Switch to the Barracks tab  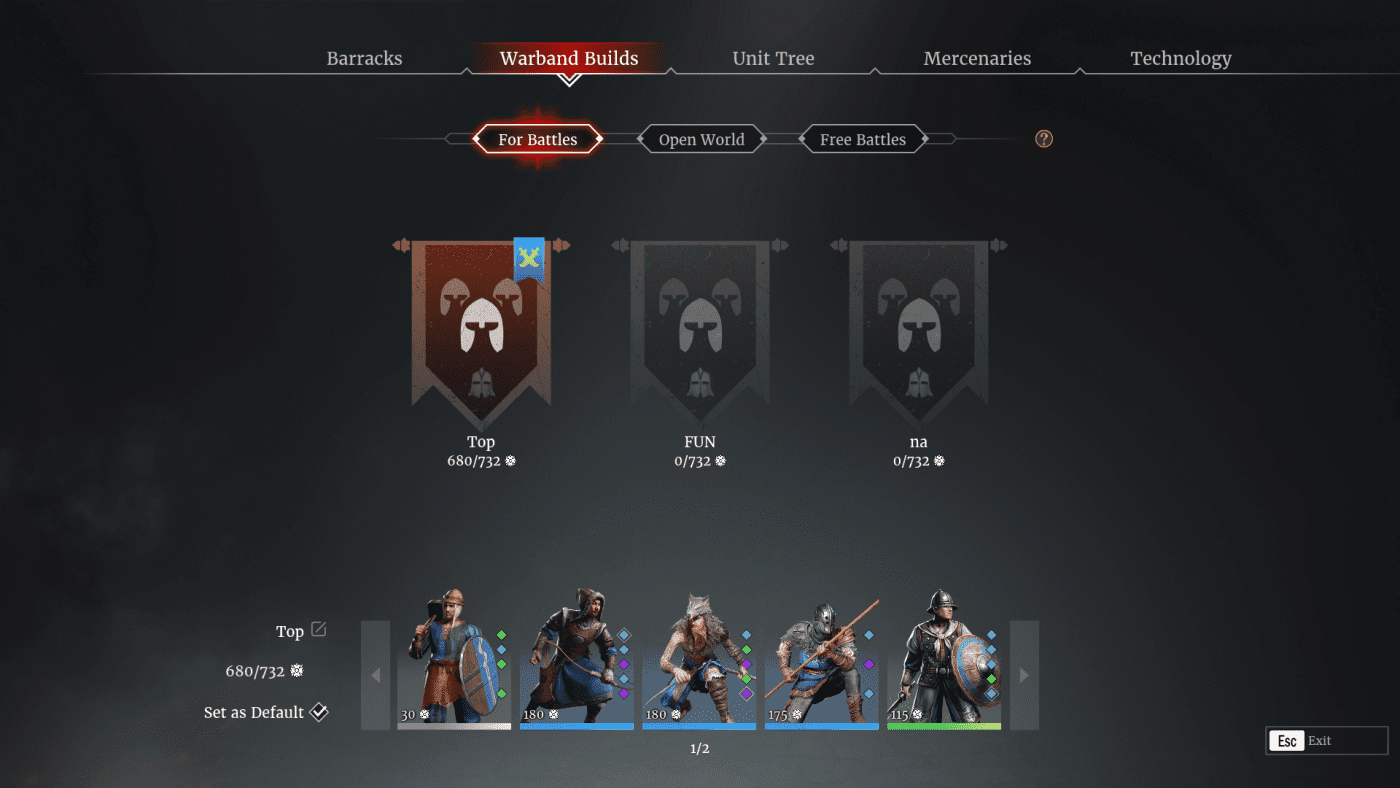(364, 58)
